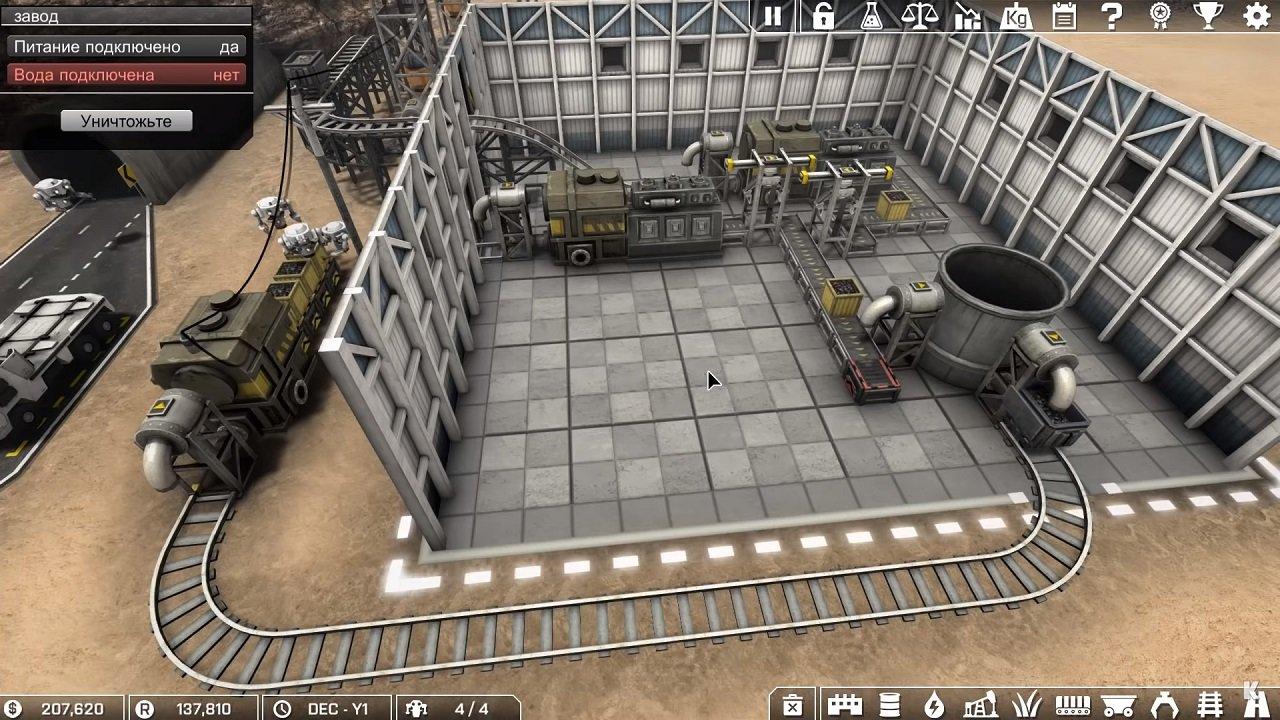
Task: Open the Kg weight menu
Action: [1016, 16]
